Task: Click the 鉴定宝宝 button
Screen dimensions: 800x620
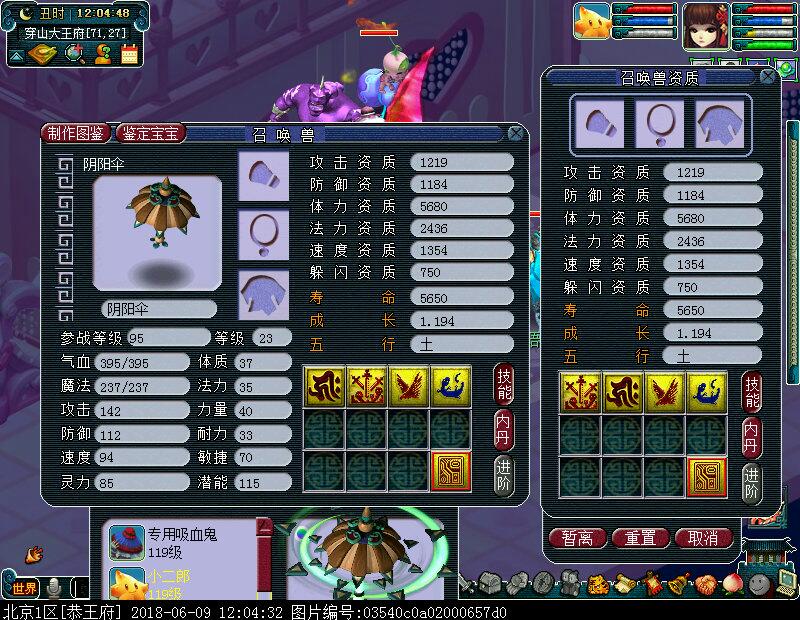Action: click(x=151, y=133)
